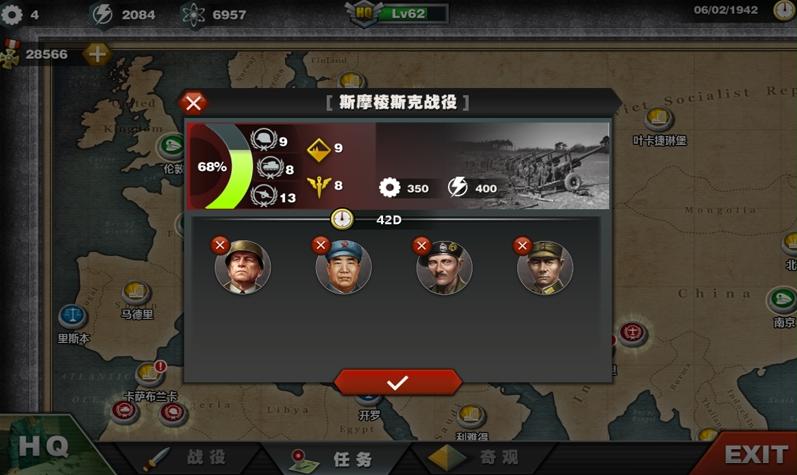Open the 奇观 tab
The image size is (797, 475).
coord(478,456)
